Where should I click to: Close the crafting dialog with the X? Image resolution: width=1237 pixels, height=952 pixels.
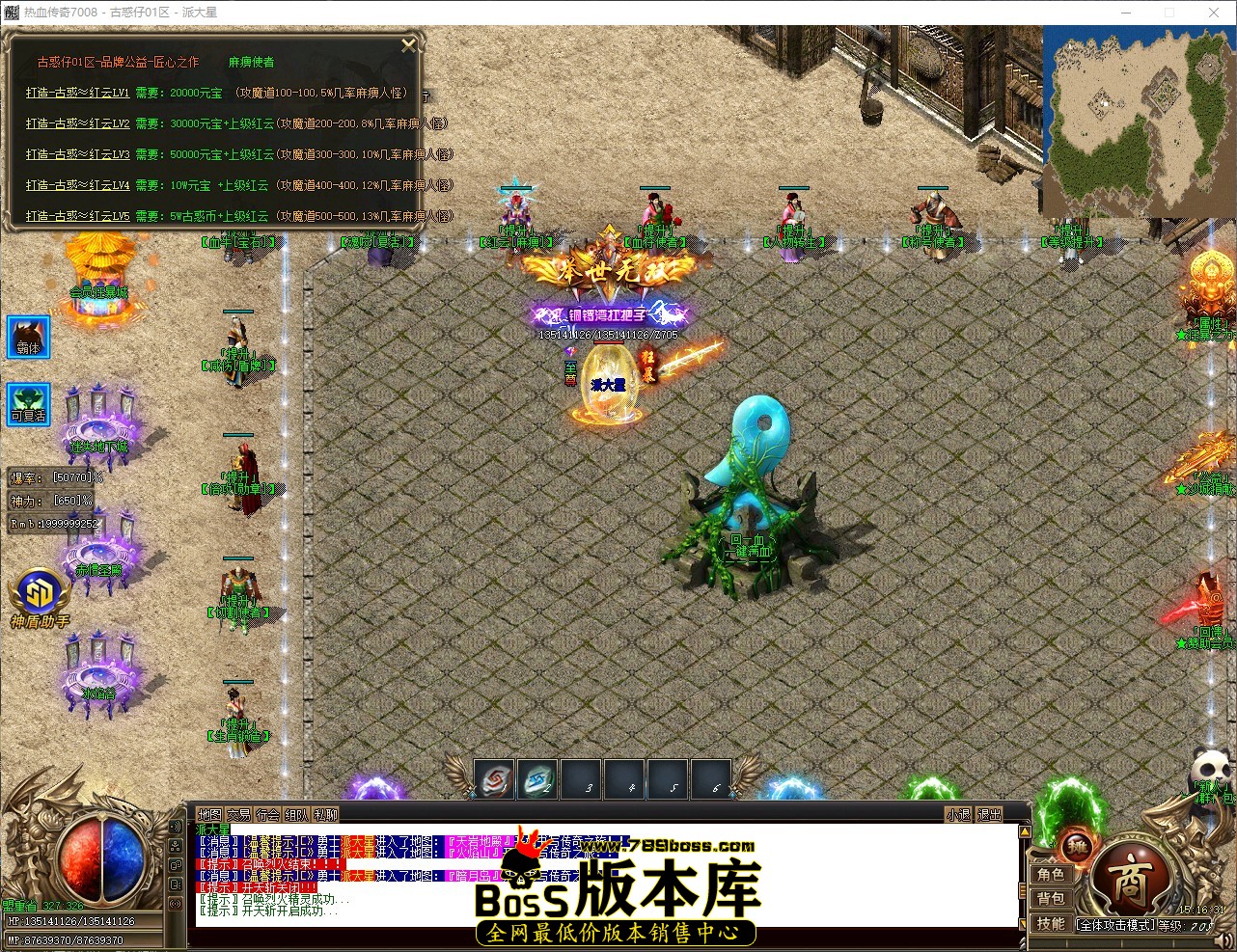coord(408,44)
